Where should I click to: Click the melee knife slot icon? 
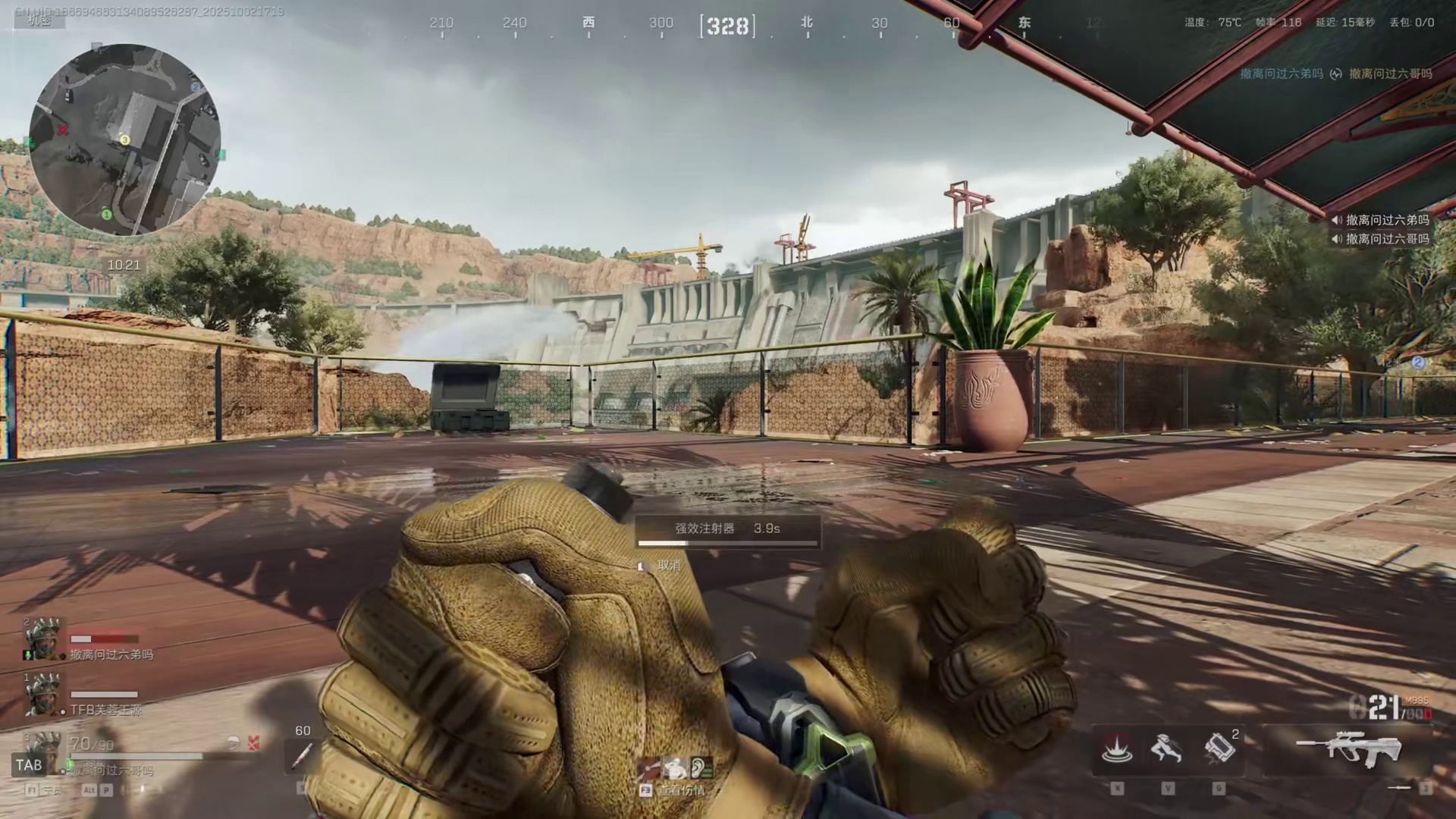(x=1400, y=789)
